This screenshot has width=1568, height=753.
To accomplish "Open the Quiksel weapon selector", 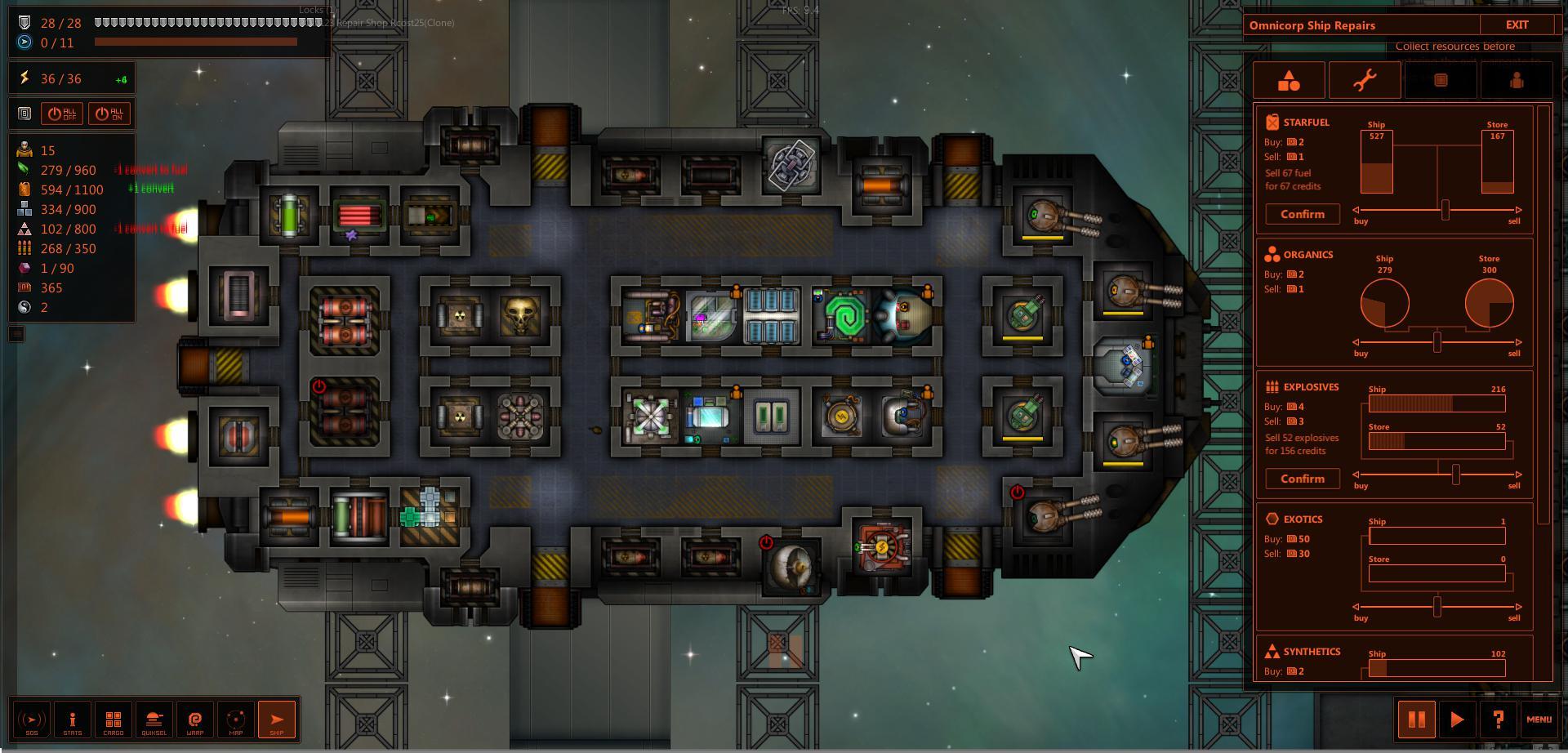I will tap(154, 720).
